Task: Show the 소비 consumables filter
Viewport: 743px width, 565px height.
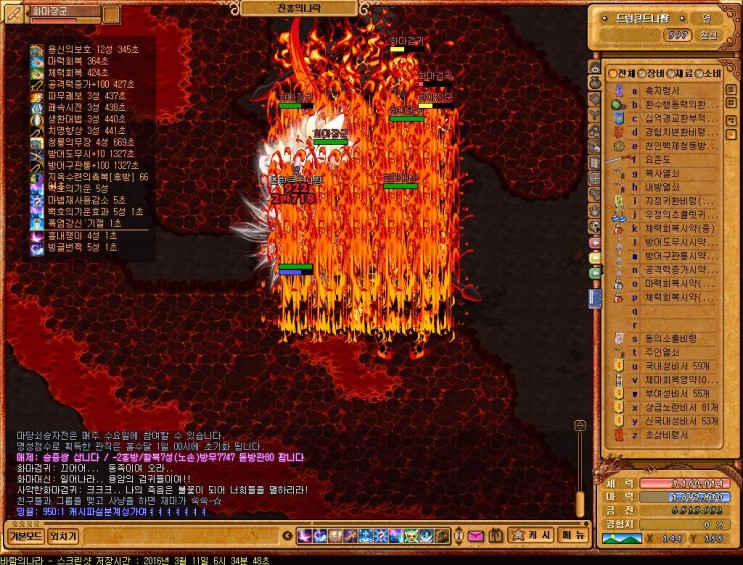Action: 707,74
